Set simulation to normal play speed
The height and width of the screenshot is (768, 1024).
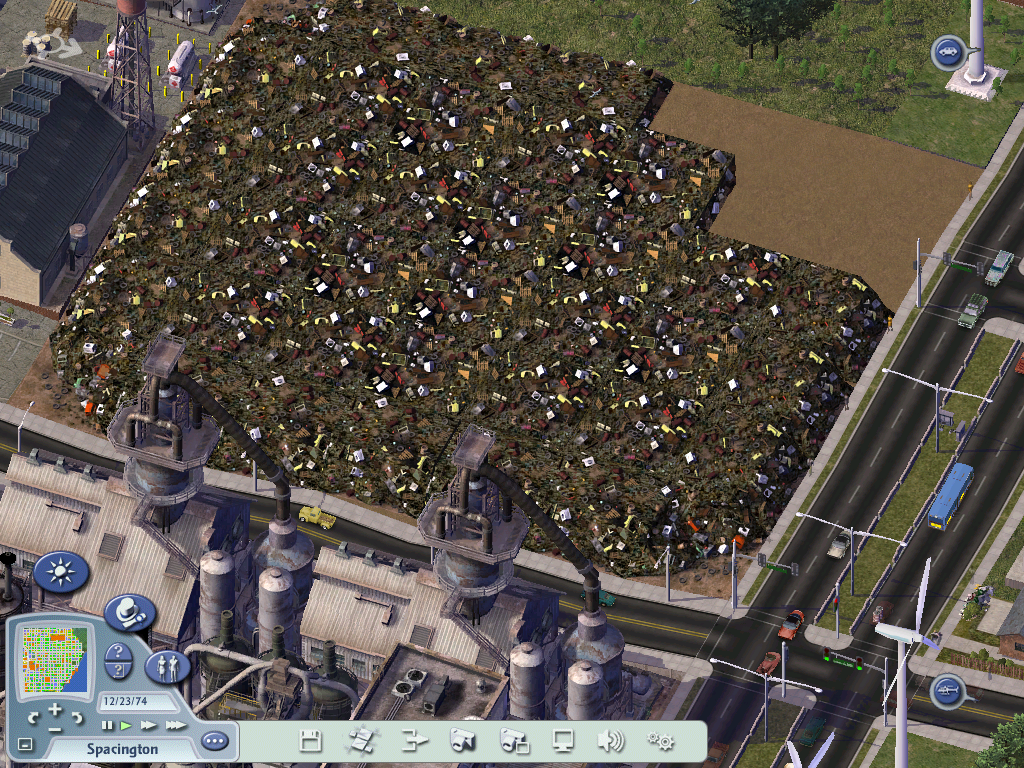(x=126, y=724)
